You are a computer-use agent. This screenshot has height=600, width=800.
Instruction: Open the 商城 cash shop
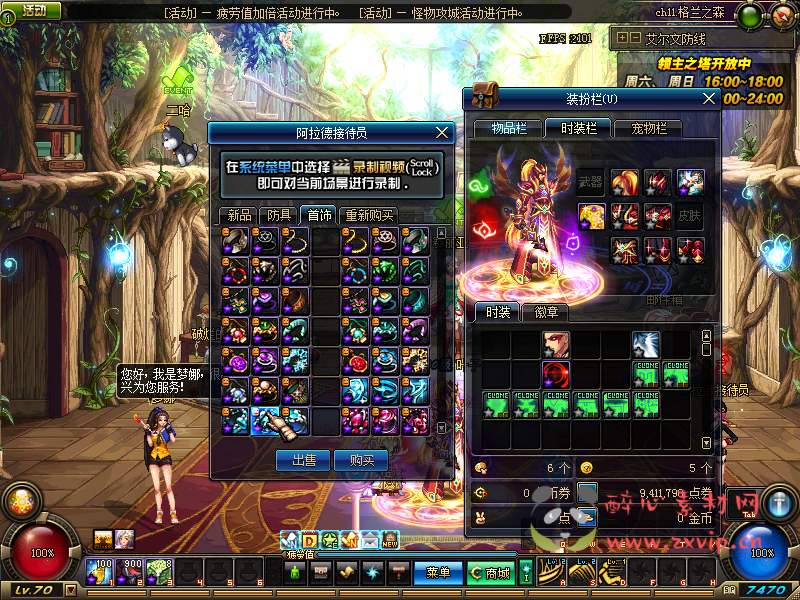pos(490,573)
